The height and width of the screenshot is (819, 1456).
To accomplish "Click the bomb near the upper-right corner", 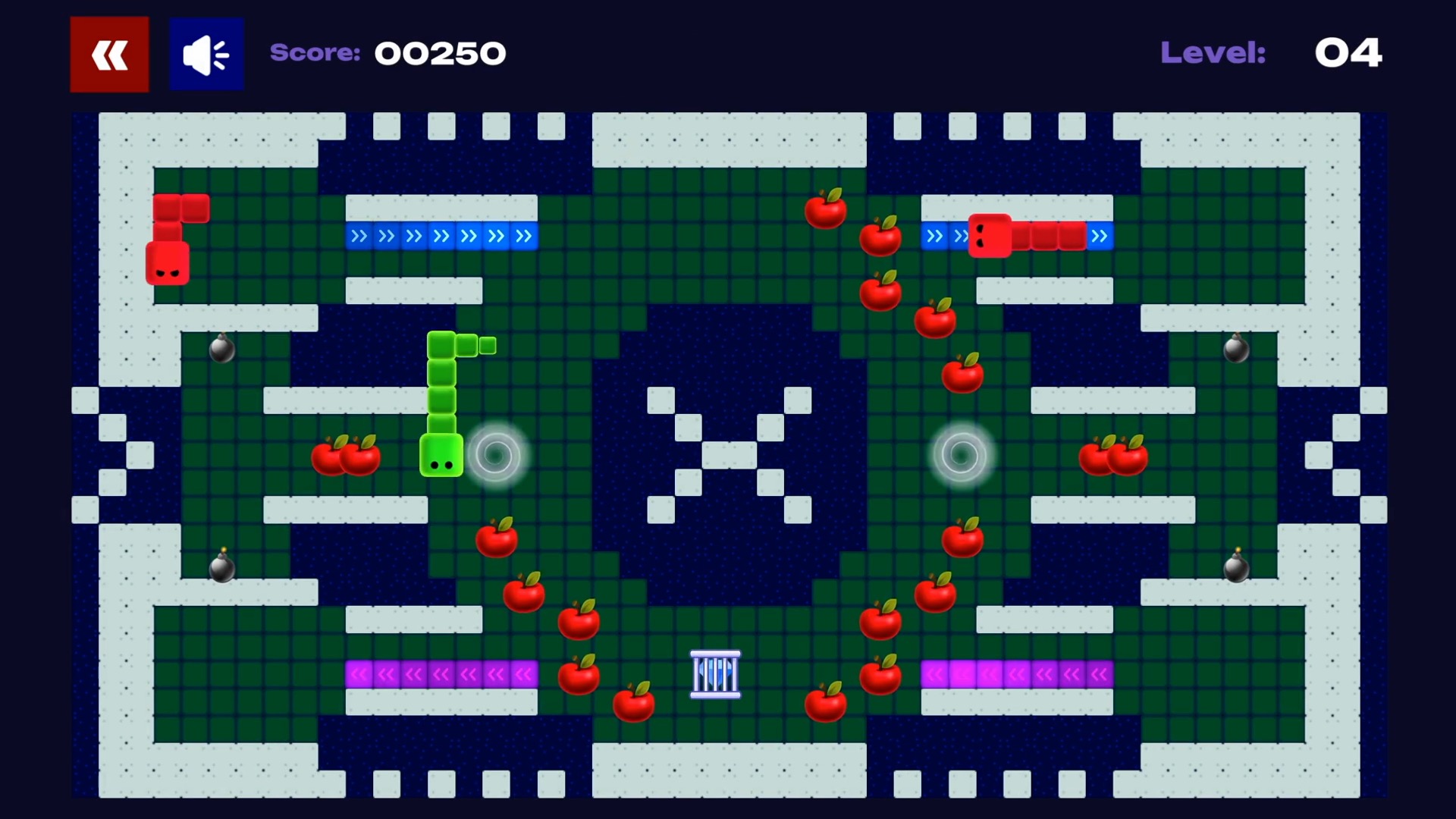I will [1235, 350].
